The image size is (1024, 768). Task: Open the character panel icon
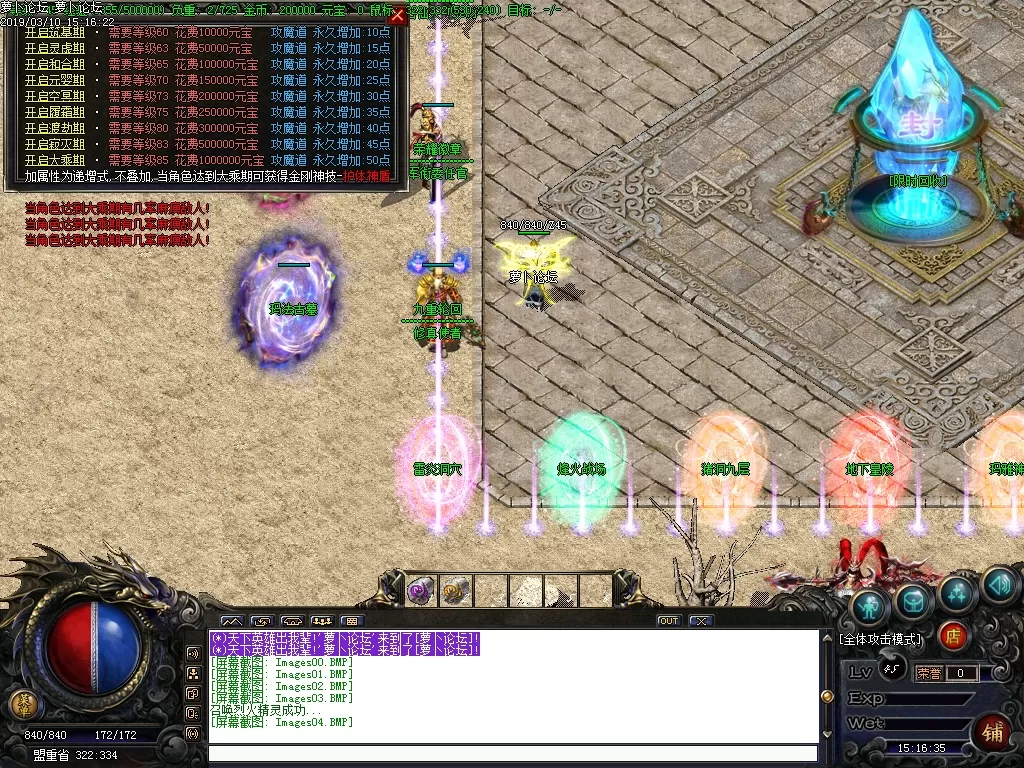coord(871,606)
